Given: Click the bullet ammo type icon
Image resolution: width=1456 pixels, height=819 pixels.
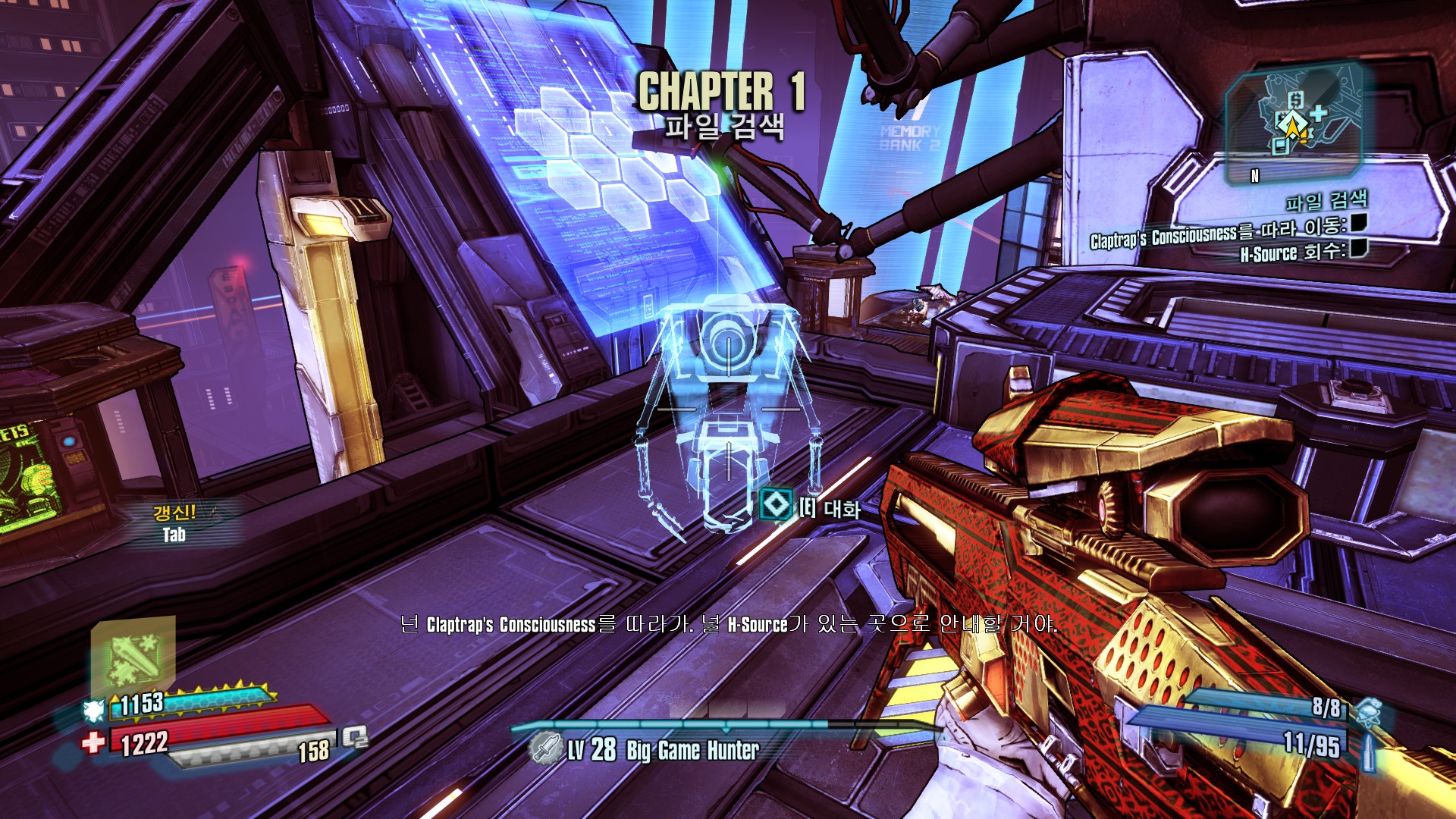Looking at the screenshot, I should 1368,752.
